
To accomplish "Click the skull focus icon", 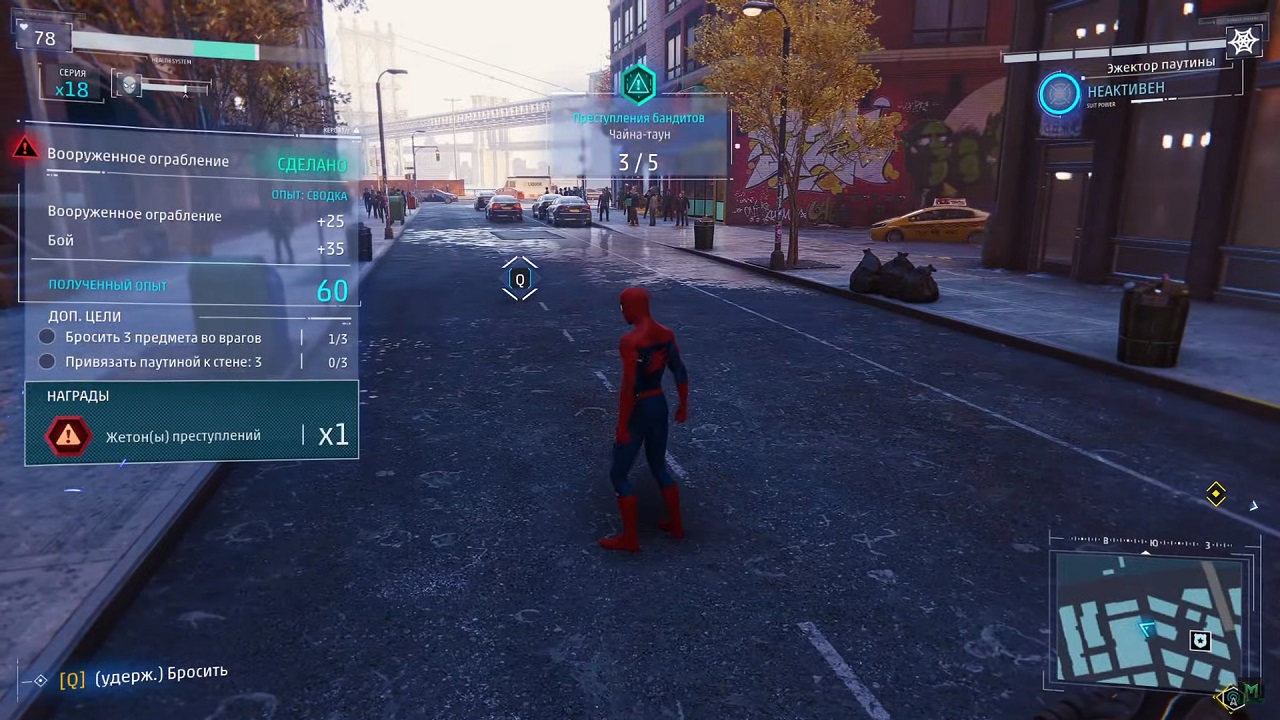I will pyautogui.click(x=129, y=86).
